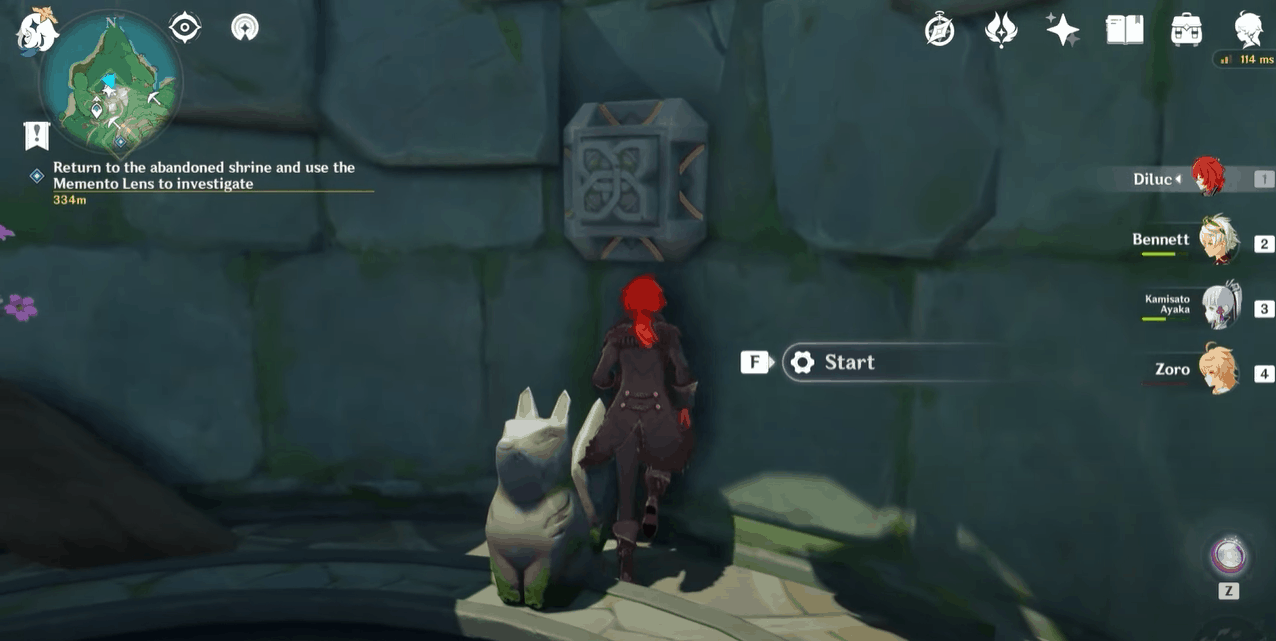Use the gadget in the bottom-right corner

1227,556
